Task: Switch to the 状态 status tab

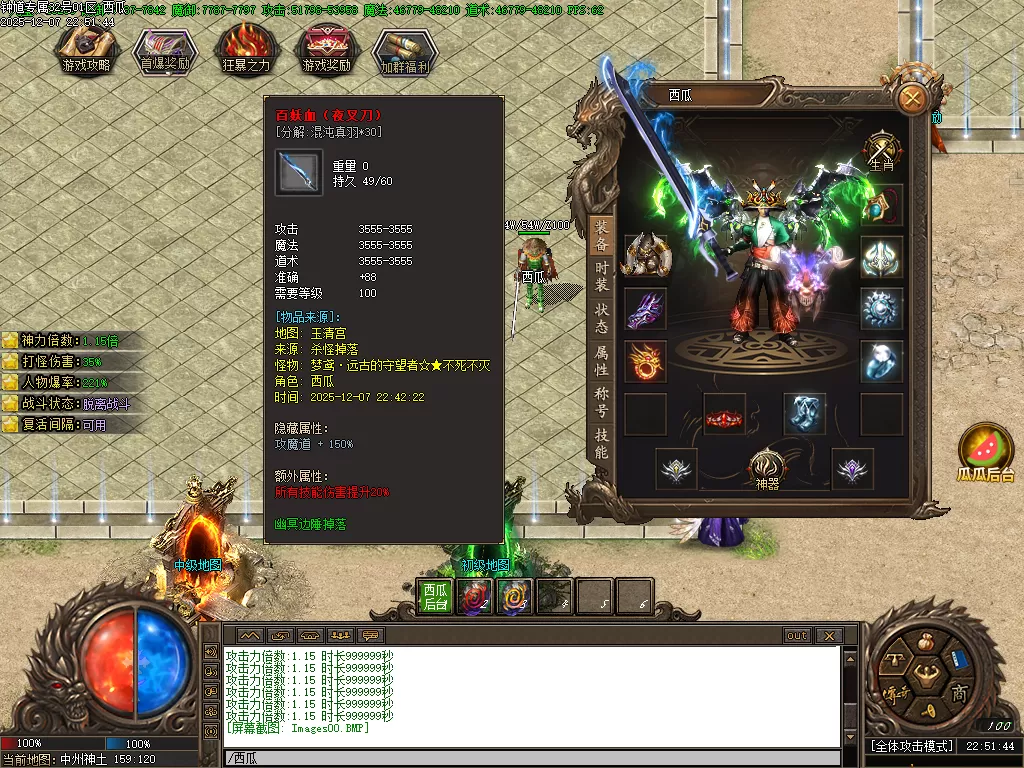Action: point(601,318)
